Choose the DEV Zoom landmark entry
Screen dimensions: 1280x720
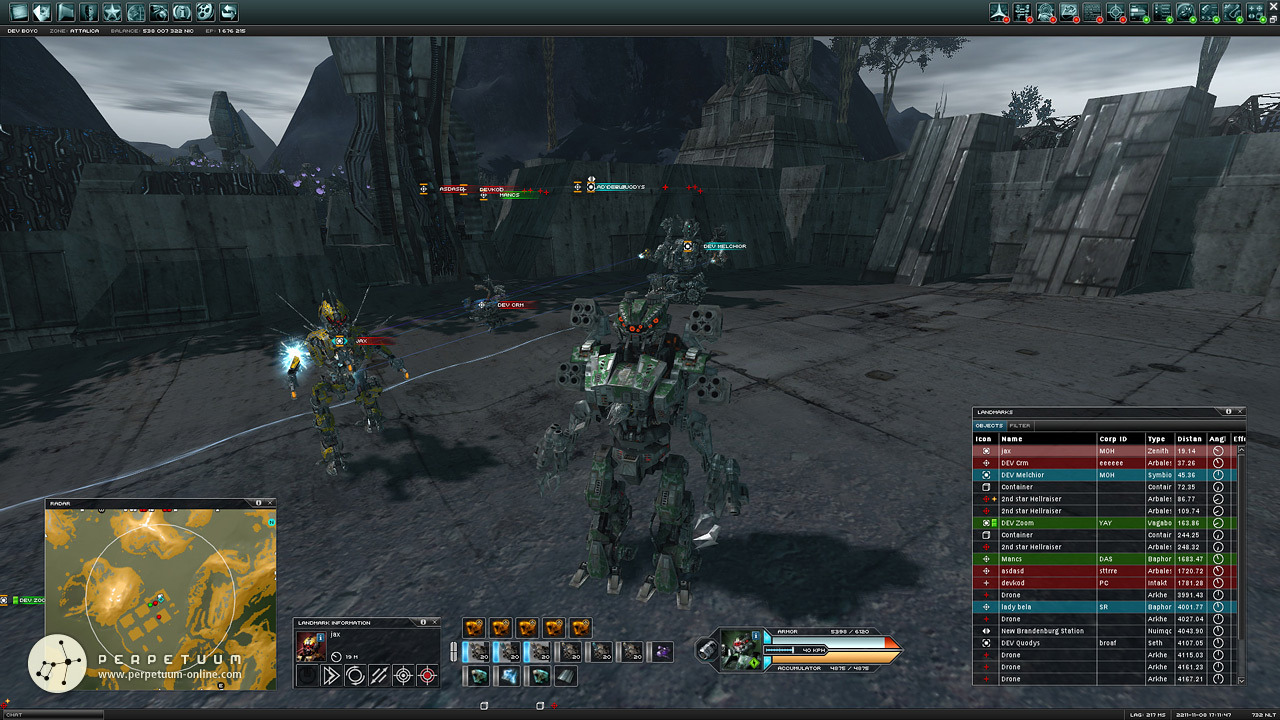click(1050, 523)
